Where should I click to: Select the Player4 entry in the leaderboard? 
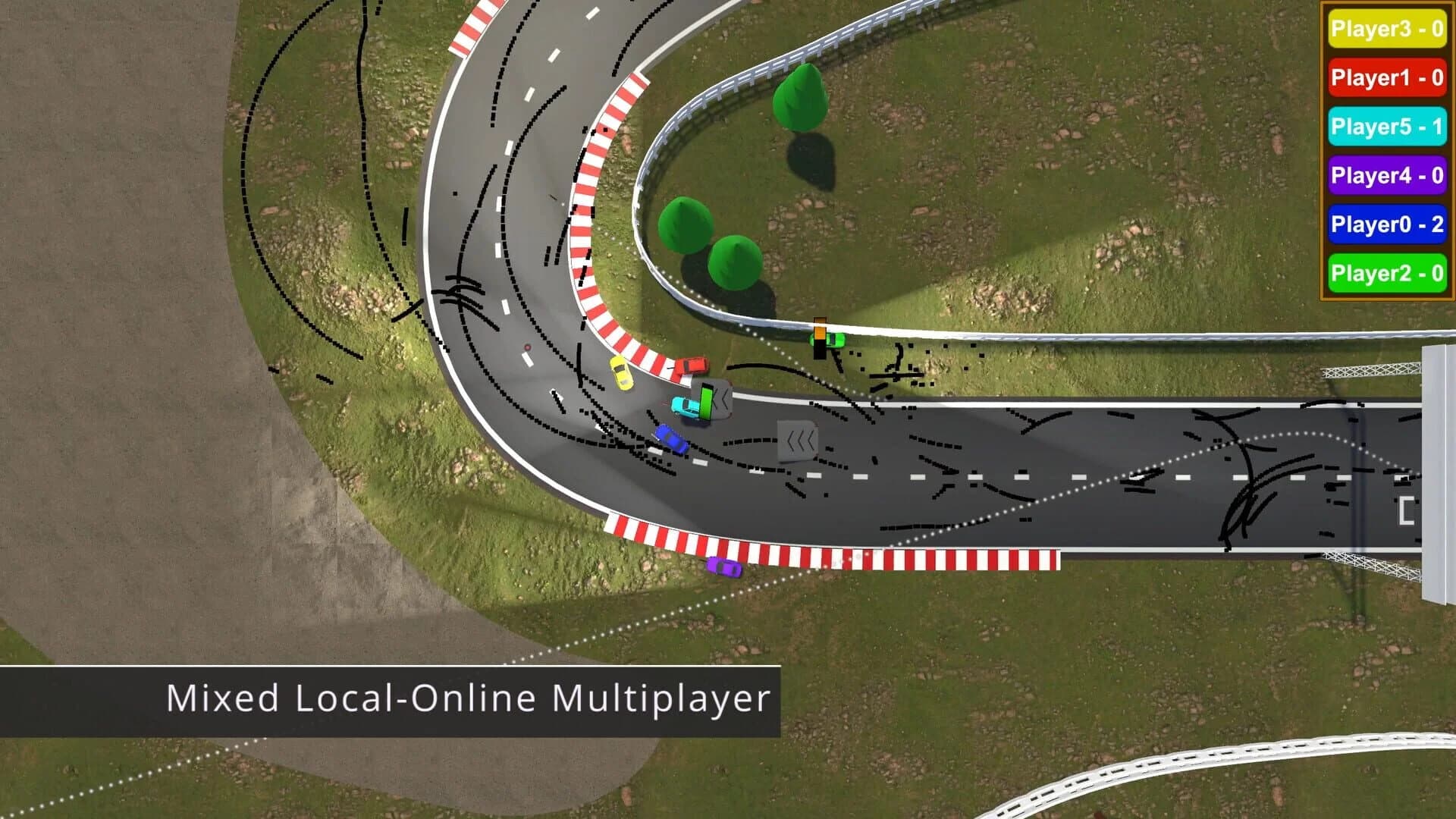[1386, 176]
